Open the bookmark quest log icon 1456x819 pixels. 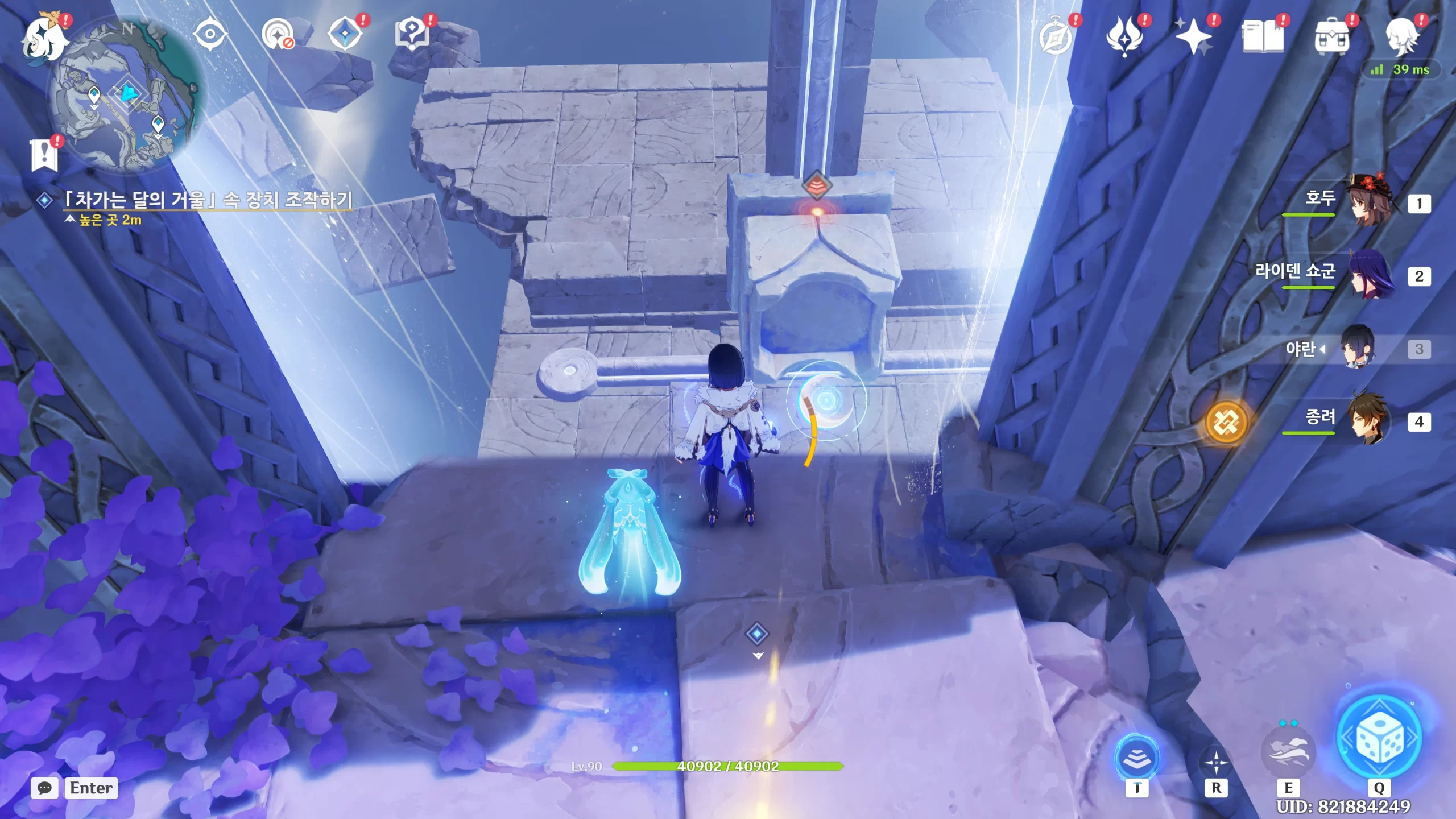click(44, 155)
